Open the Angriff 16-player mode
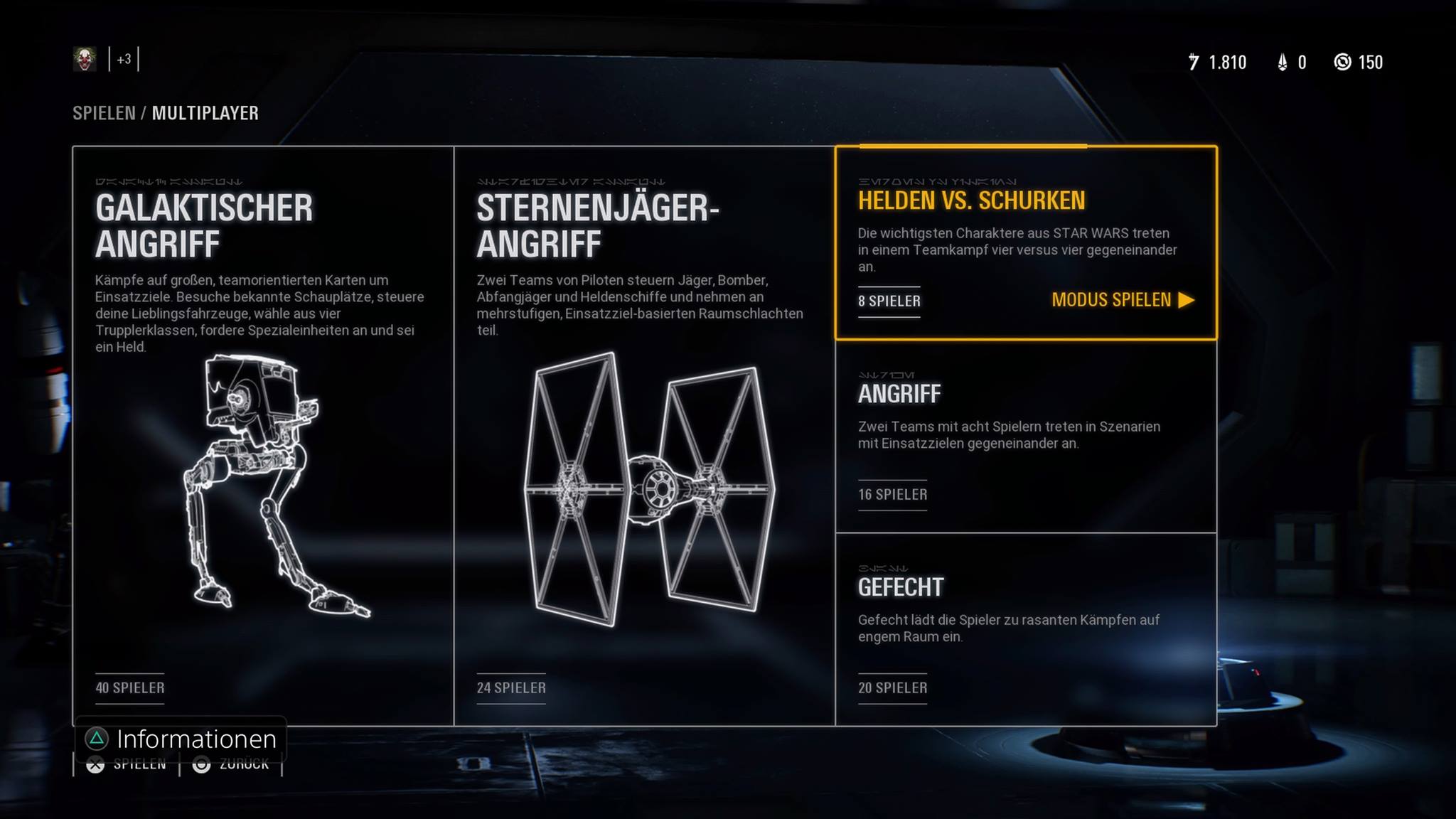Viewport: 1456px width, 819px height. click(x=1025, y=437)
